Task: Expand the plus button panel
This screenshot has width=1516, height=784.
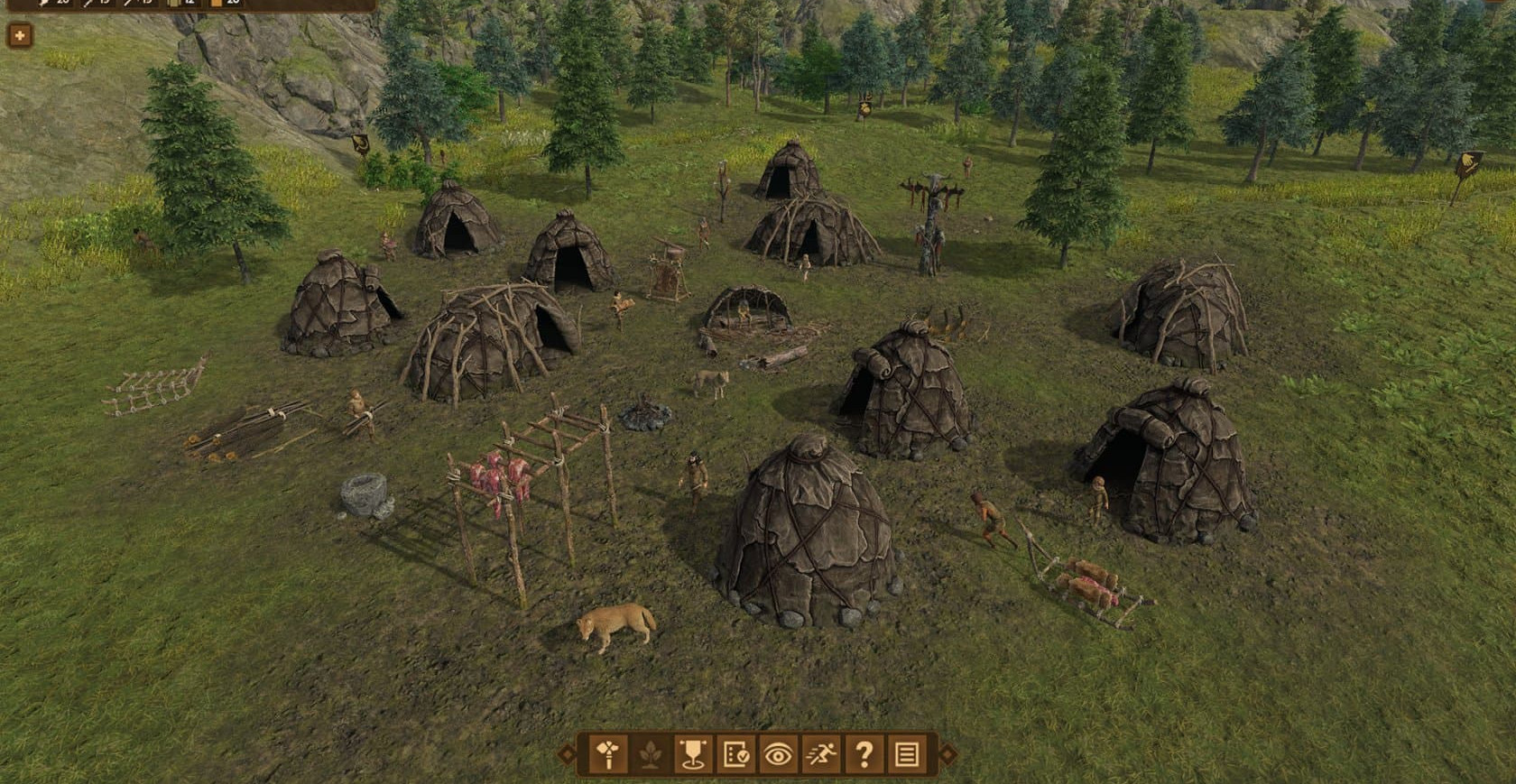Action: 19,36
